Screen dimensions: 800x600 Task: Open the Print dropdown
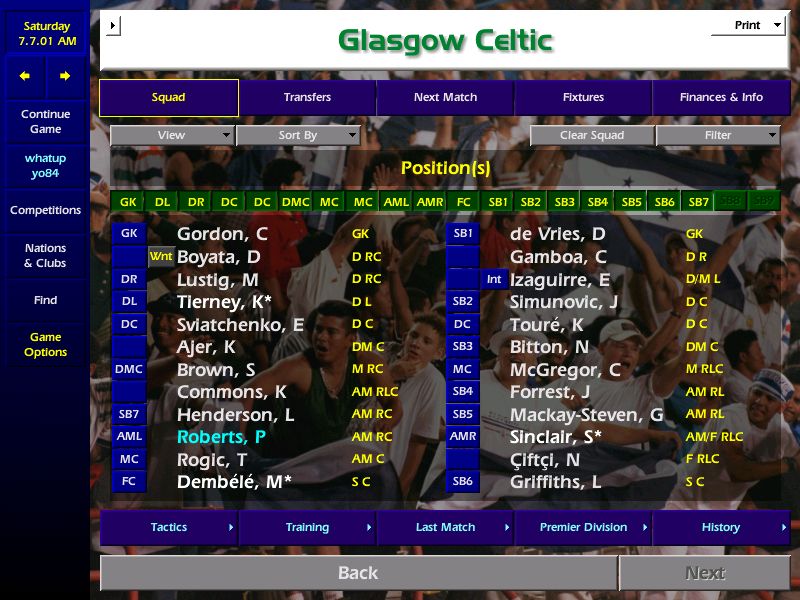click(x=748, y=26)
